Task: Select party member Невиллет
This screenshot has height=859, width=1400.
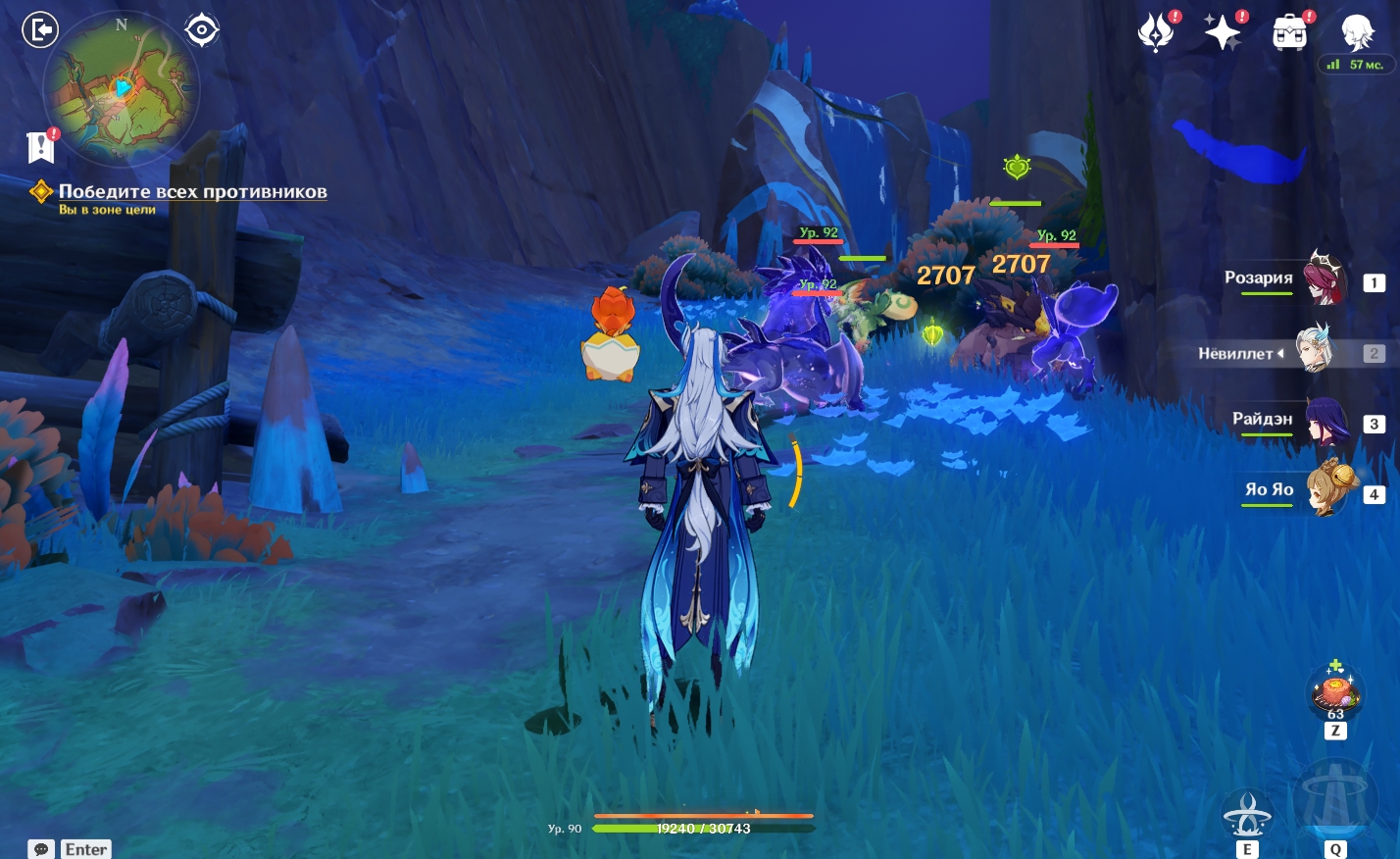Action: tap(1314, 351)
